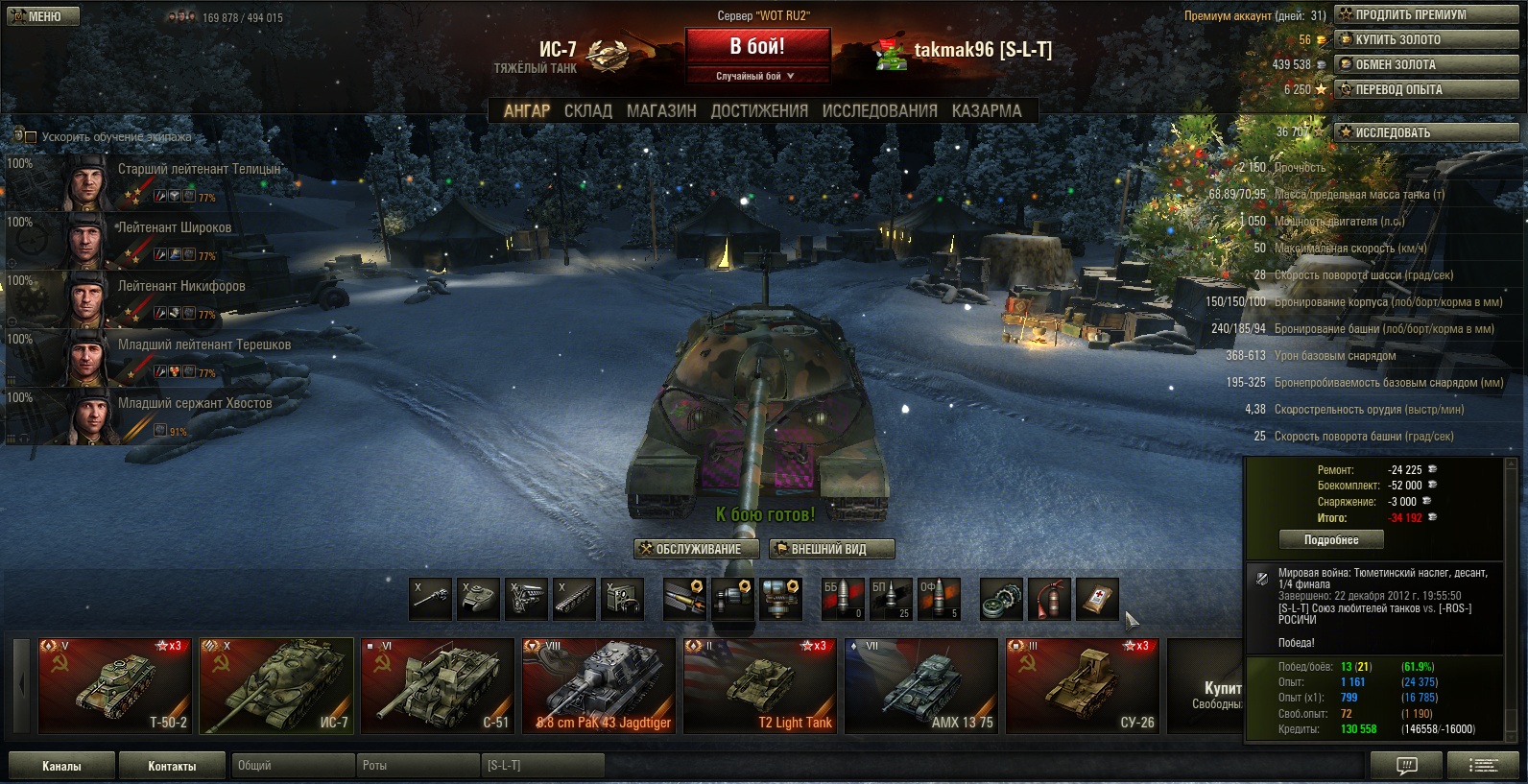The height and width of the screenshot is (784, 1528).
Task: Switch to the СКЛАД tab
Action: coord(587,111)
